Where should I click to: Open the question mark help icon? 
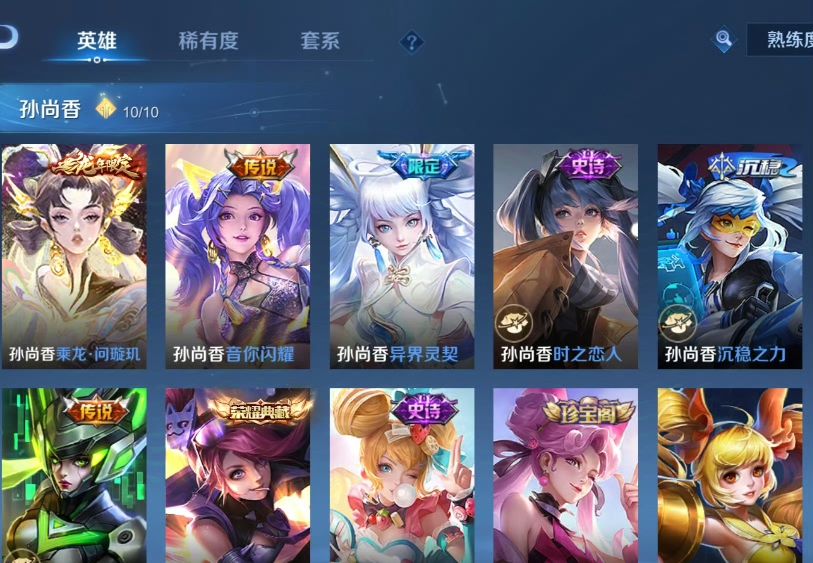[x=411, y=42]
